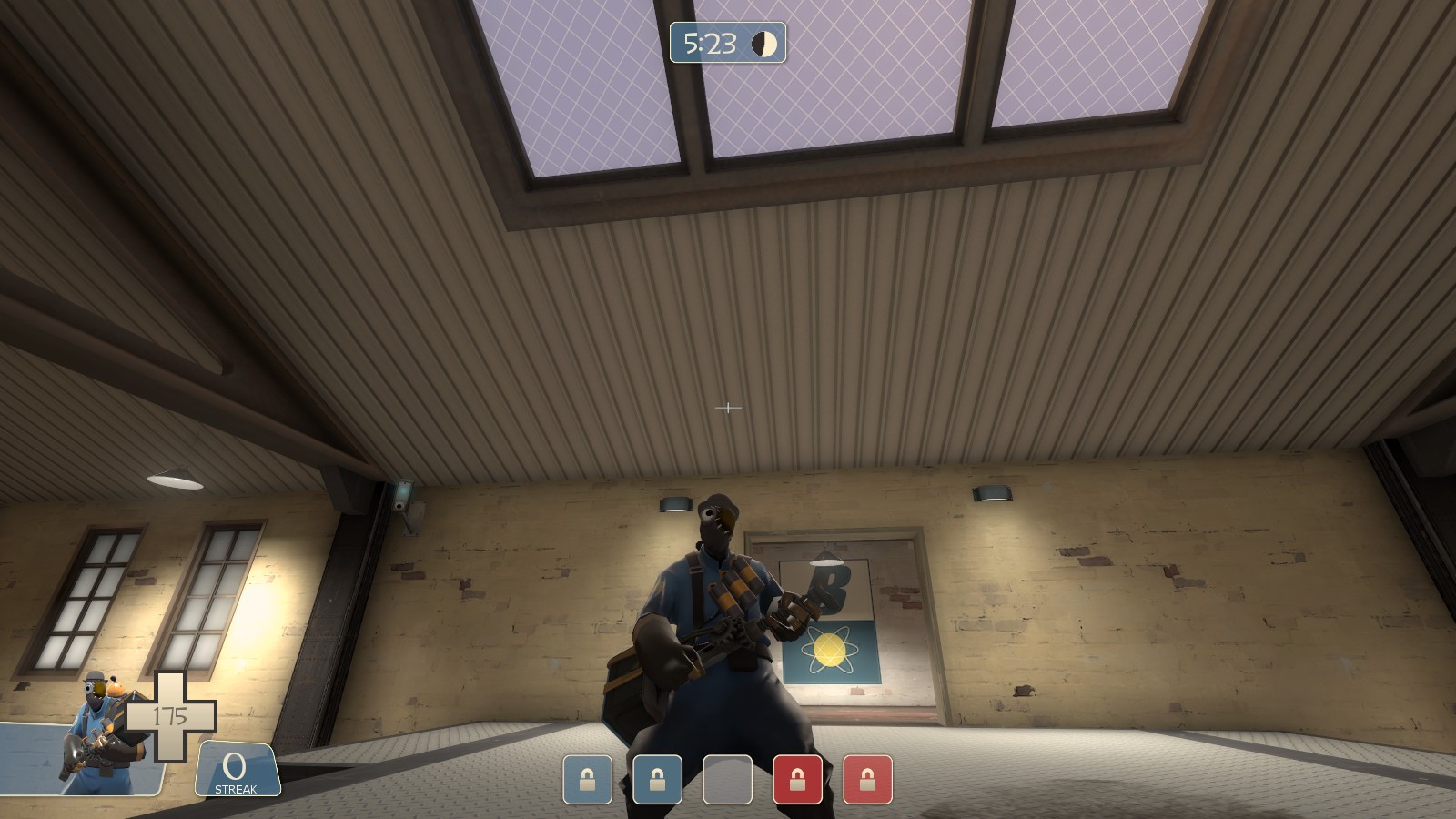Toggle the empty gray middle lock slot

tap(728, 780)
